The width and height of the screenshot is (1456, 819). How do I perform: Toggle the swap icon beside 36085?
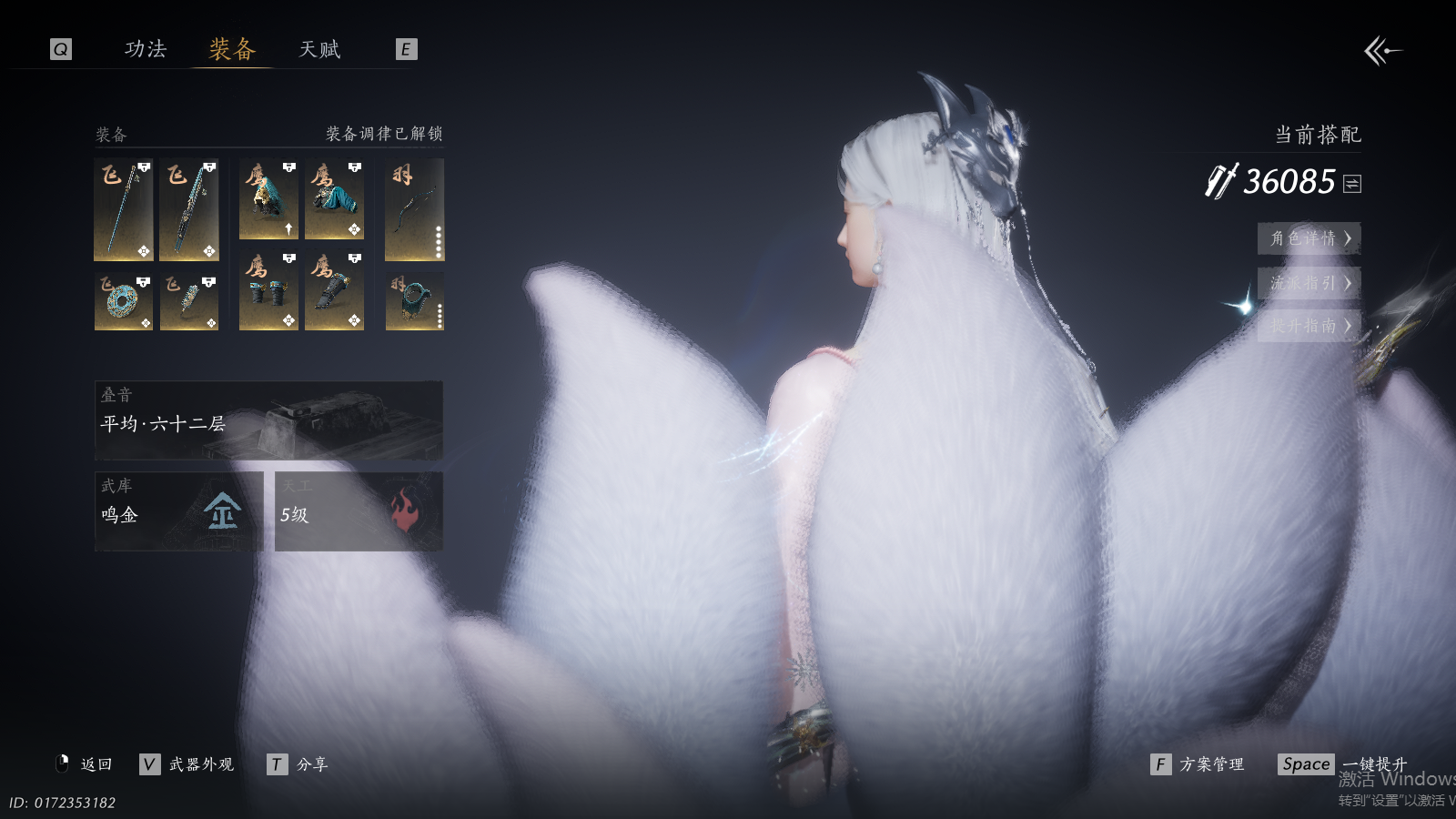[1352, 184]
